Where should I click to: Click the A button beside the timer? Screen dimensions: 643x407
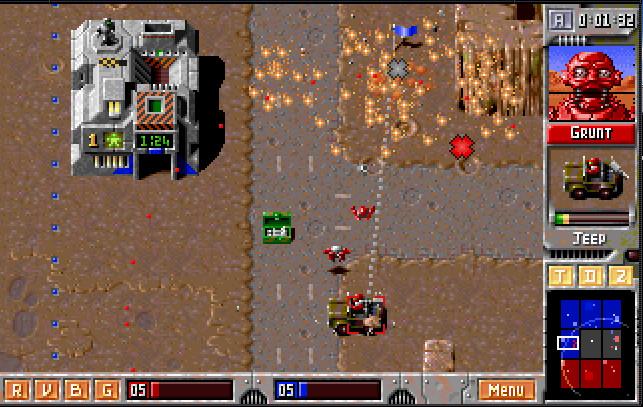coord(558,18)
